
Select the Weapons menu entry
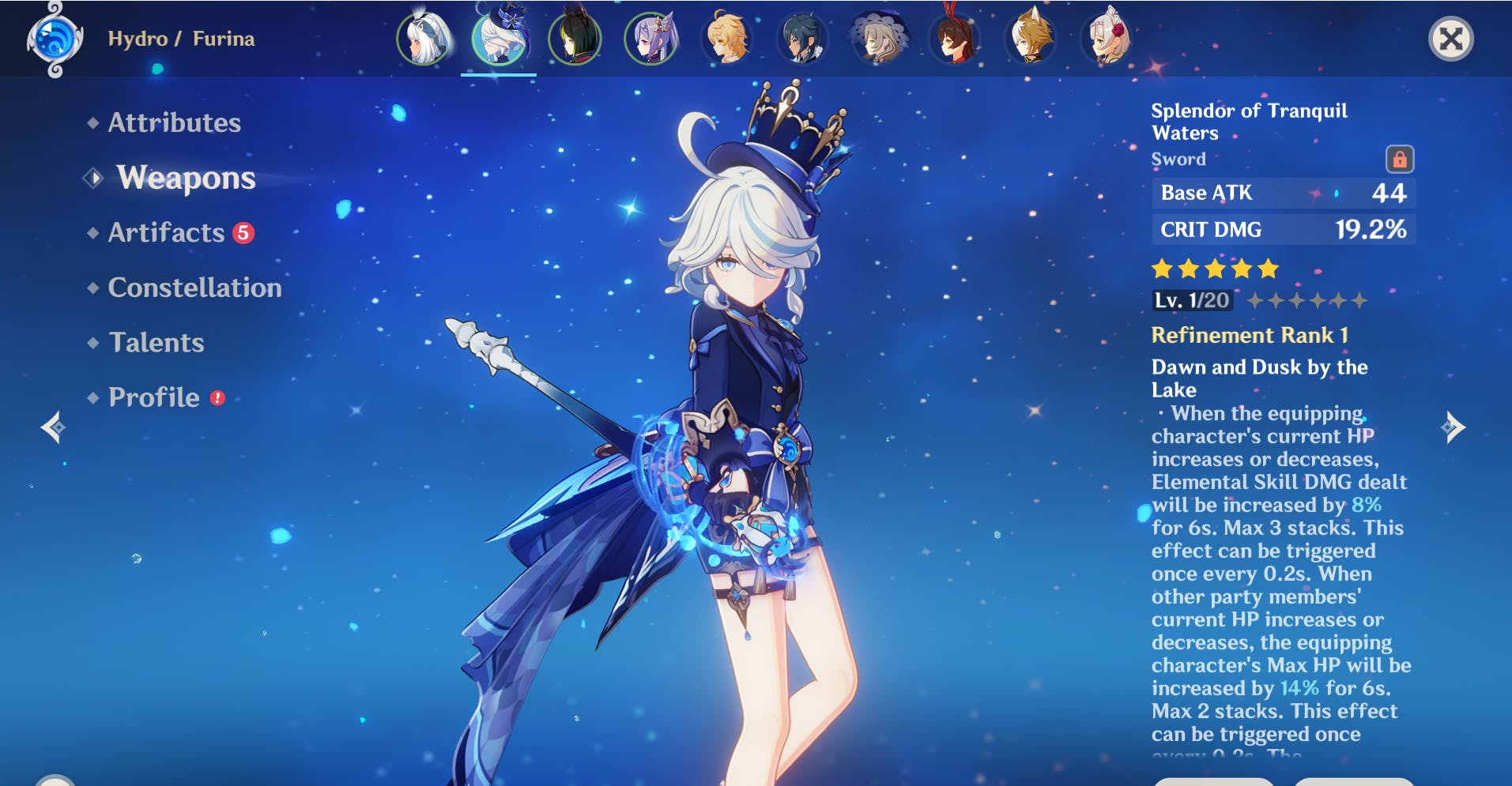tap(186, 178)
